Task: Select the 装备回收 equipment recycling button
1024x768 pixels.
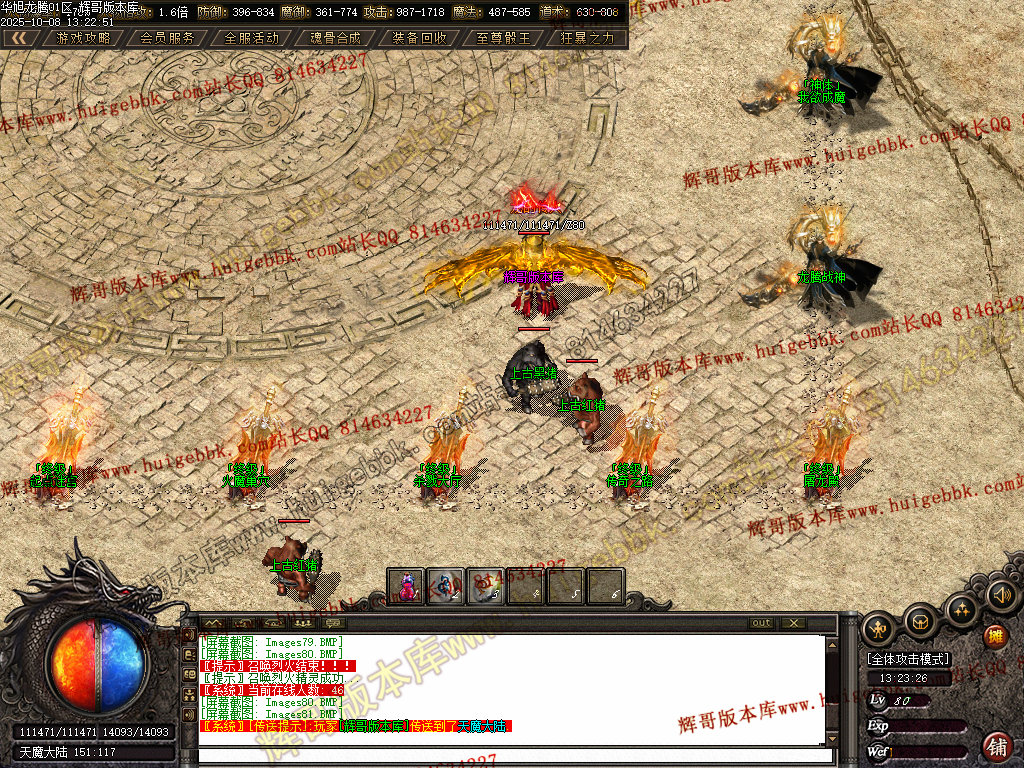Action: click(420, 38)
